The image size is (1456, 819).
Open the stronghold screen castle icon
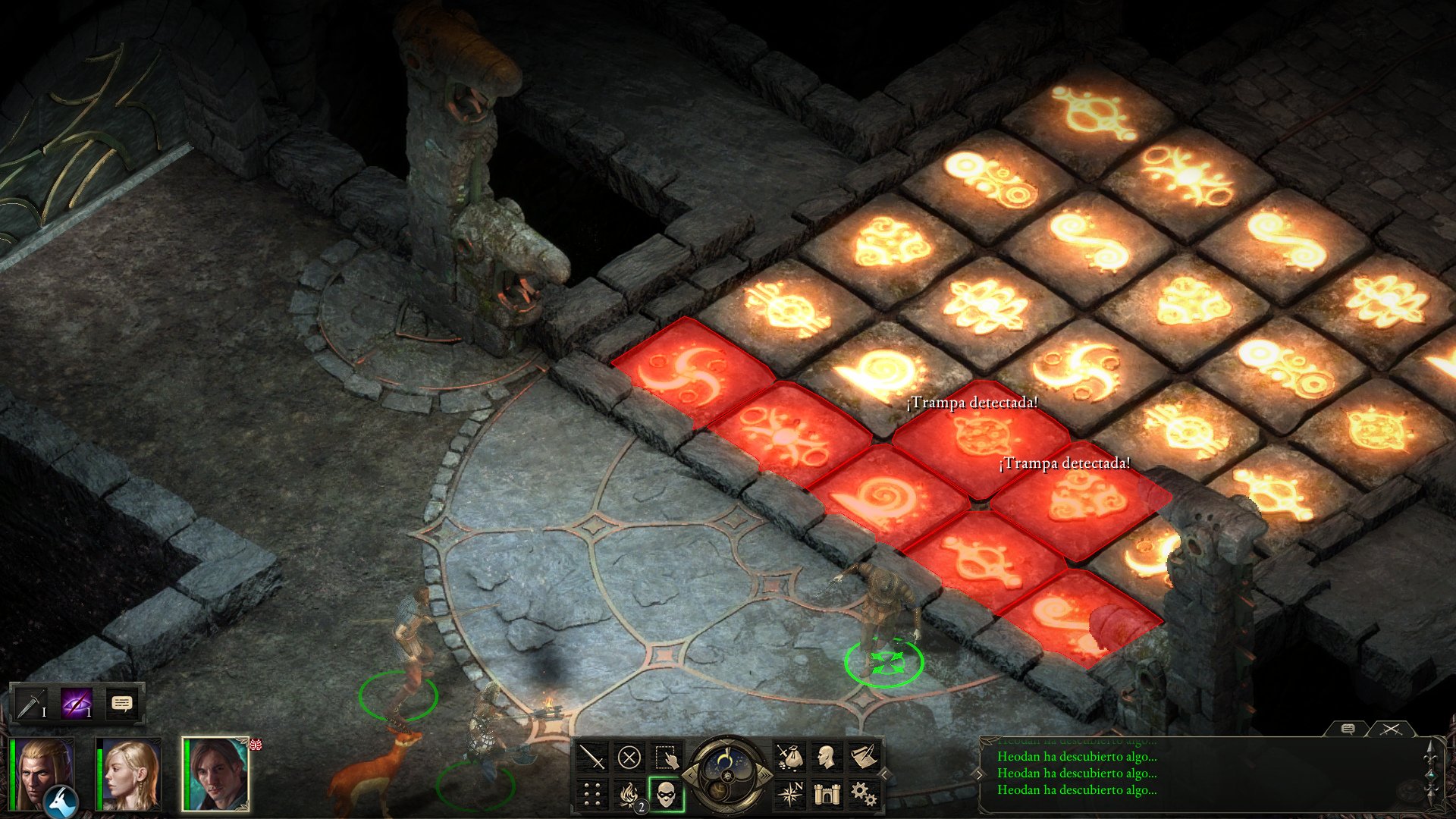828,795
